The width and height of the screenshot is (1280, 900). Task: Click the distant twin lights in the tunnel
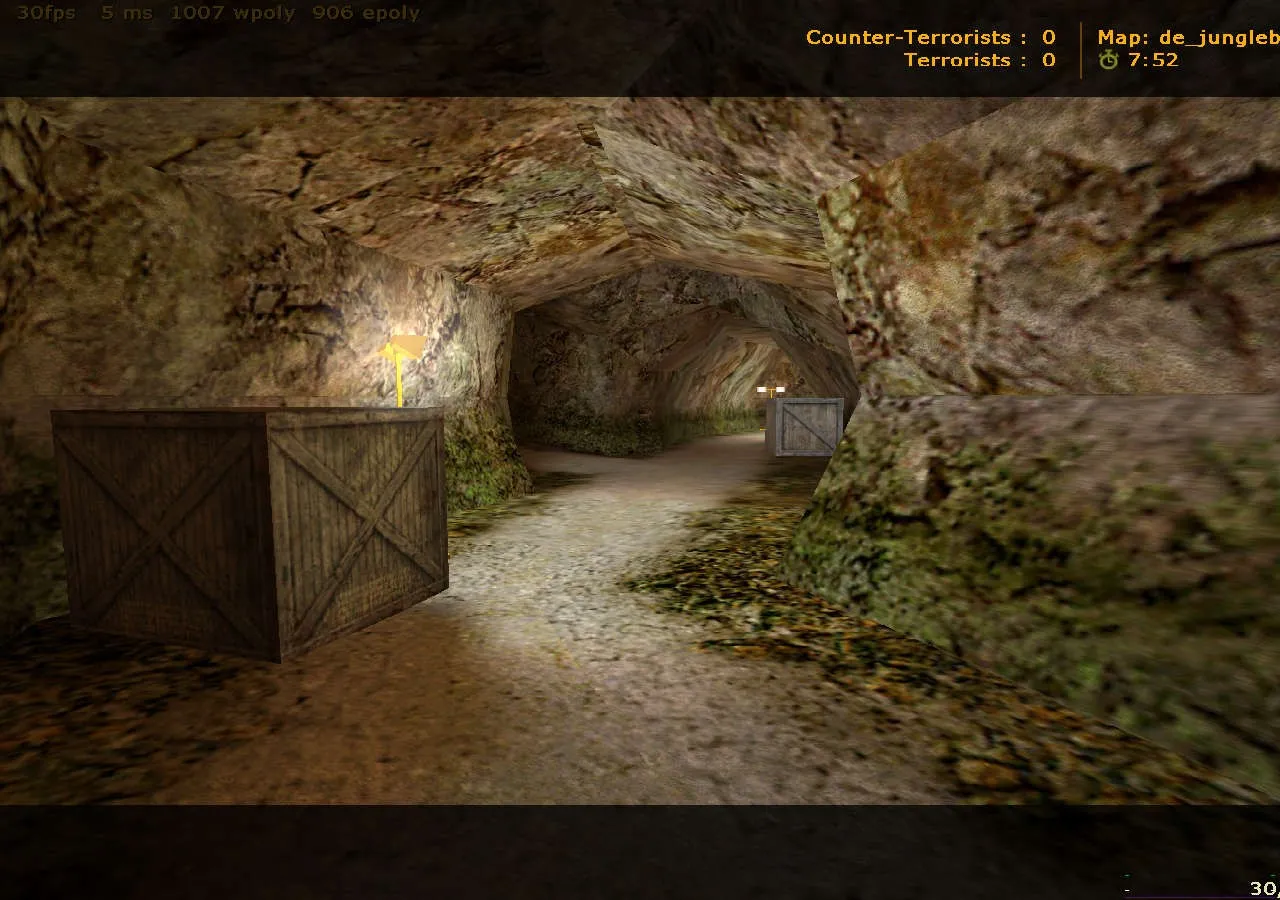pos(770,389)
